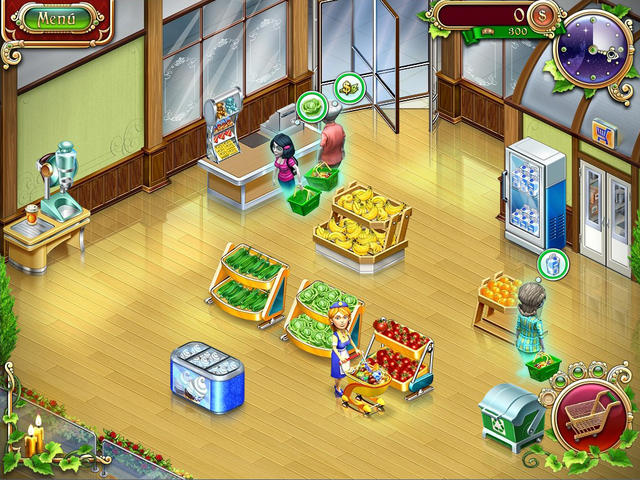Click the lettuce request bubble
The width and height of the screenshot is (640, 480).
[312, 103]
